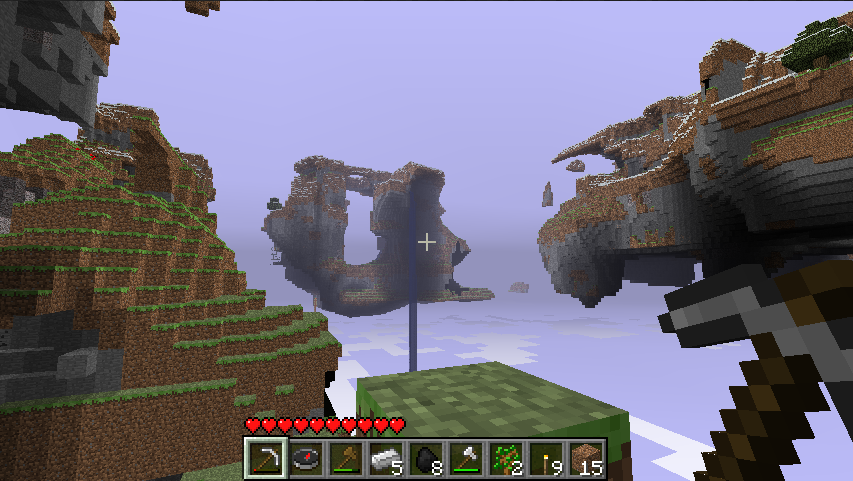Image resolution: width=853 pixels, height=481 pixels.
Task: Select the sapling stack slot
Action: tap(505, 460)
